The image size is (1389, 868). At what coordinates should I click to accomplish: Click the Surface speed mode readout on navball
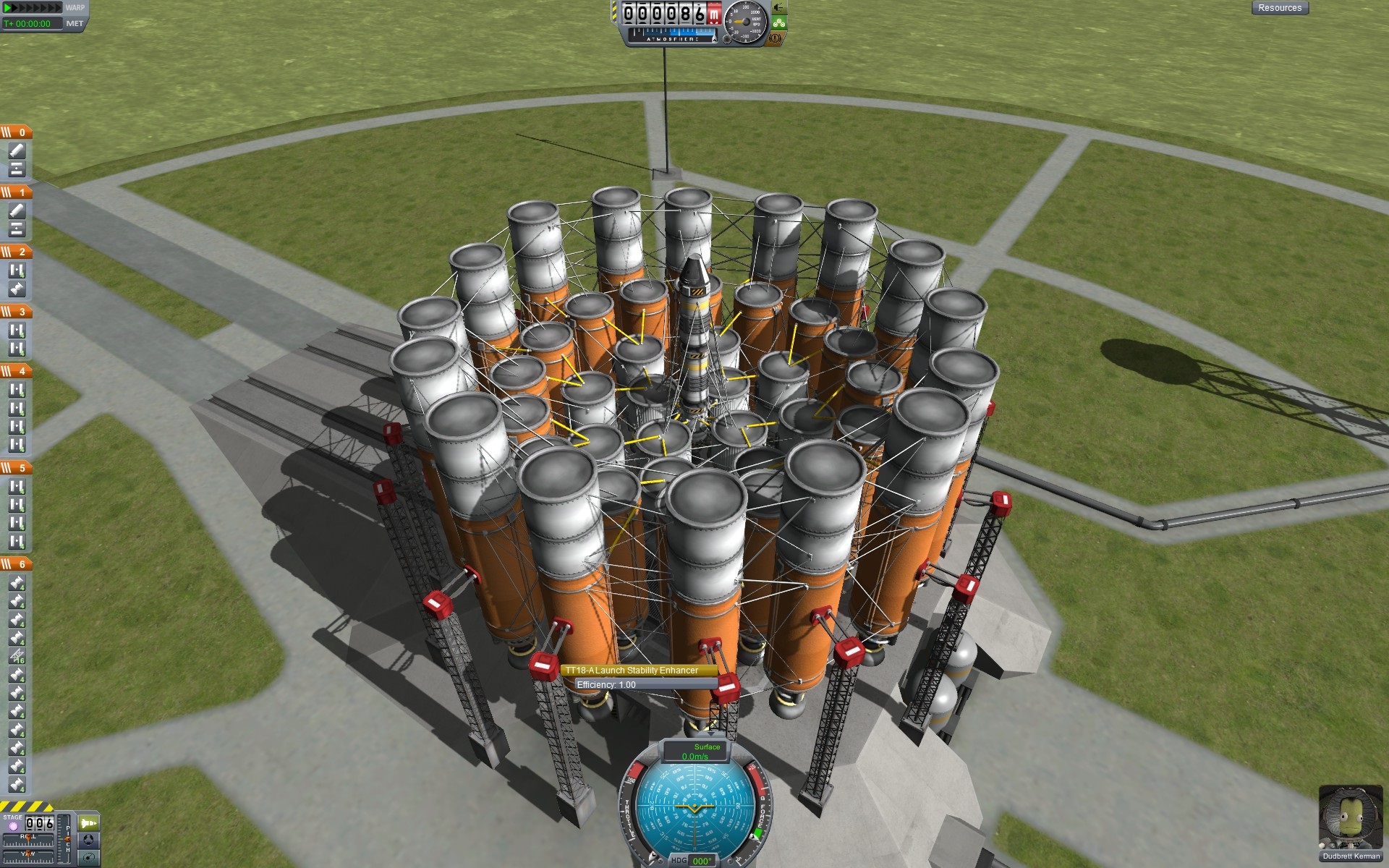(x=695, y=751)
